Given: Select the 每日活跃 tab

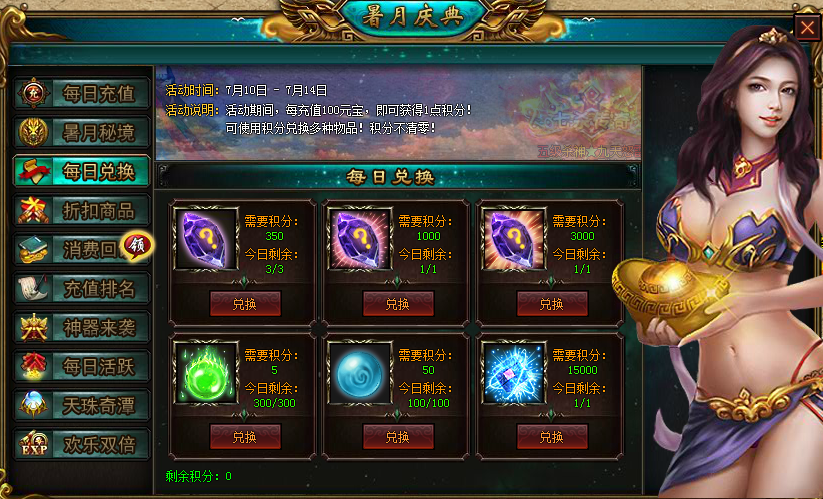Looking at the screenshot, I should pos(82,366).
